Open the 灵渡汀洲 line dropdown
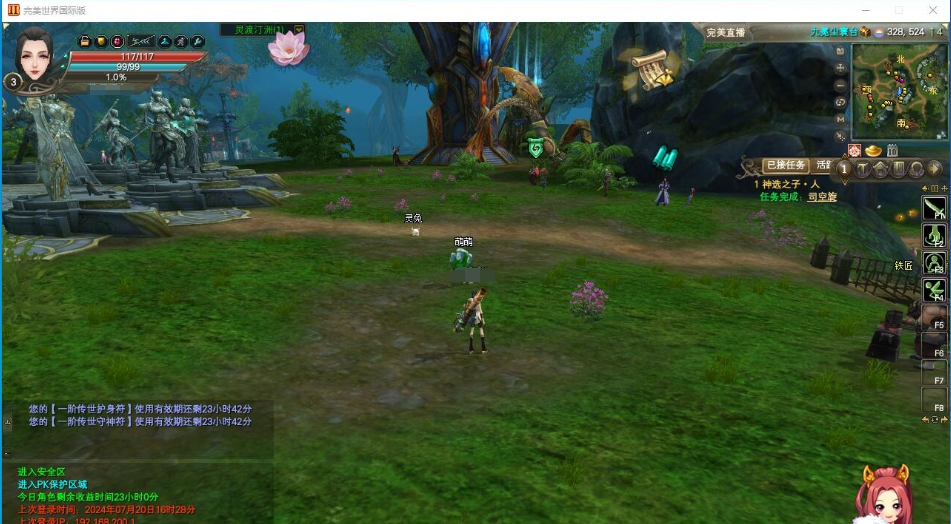The image size is (951, 524). pos(298,30)
